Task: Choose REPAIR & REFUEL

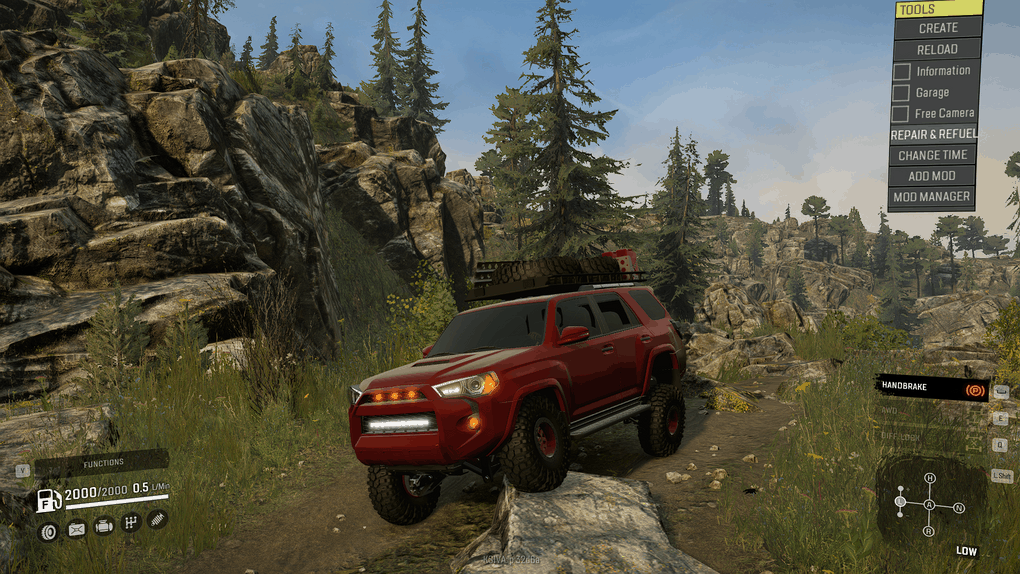Action: click(934, 134)
